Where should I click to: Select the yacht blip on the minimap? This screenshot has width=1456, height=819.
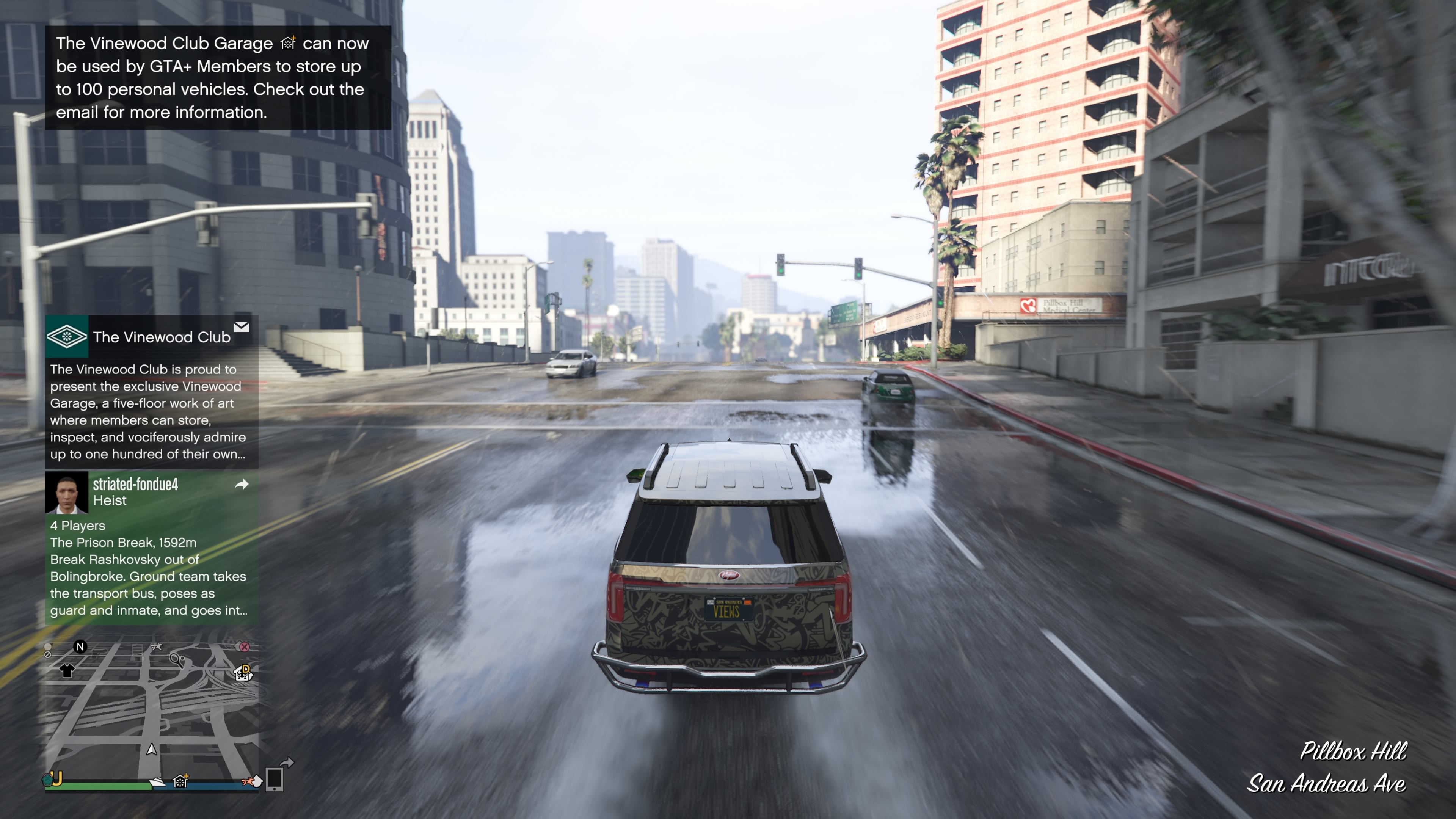point(157,782)
